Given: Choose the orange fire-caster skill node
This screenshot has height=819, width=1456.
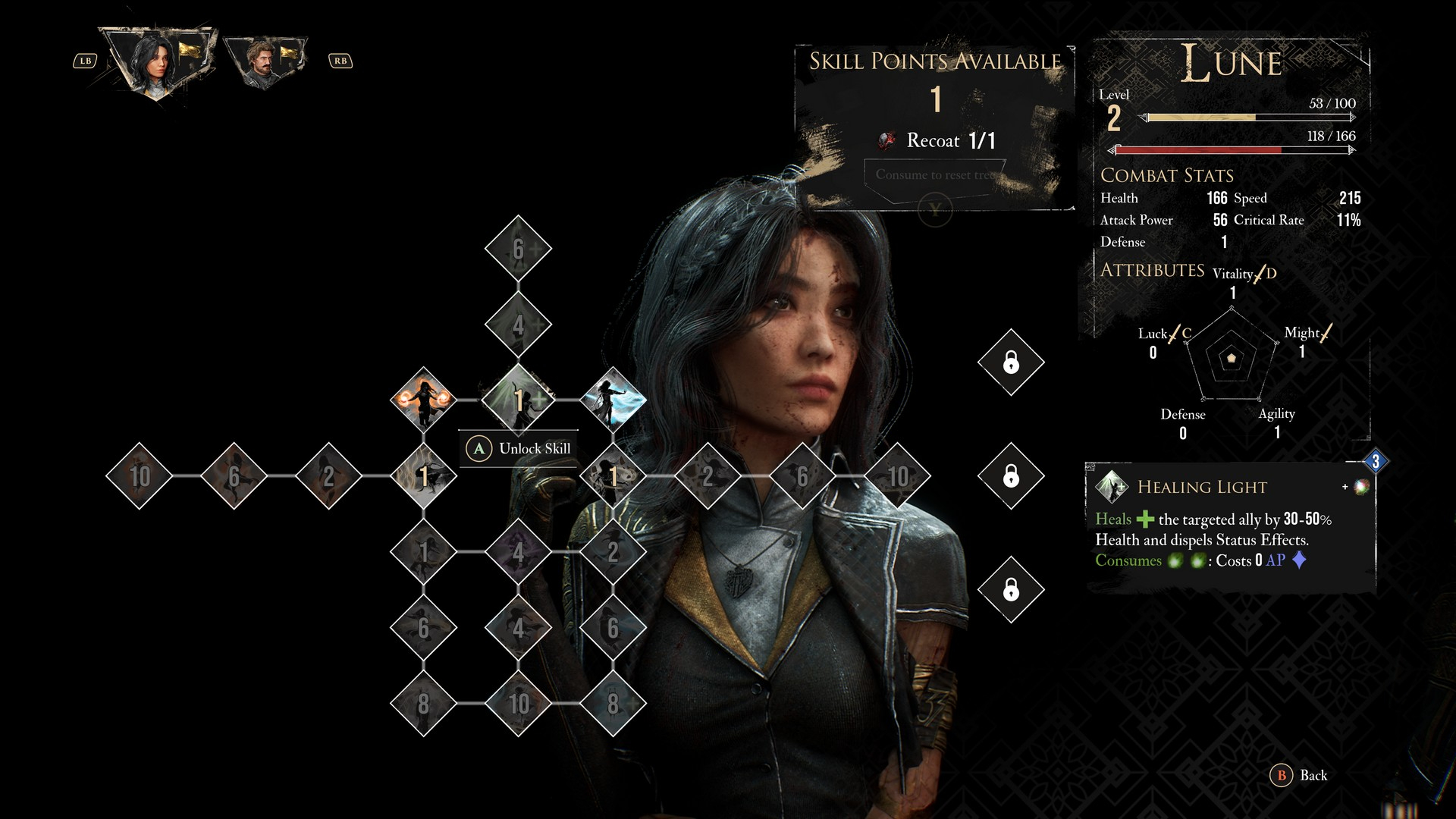Looking at the screenshot, I should (x=423, y=400).
